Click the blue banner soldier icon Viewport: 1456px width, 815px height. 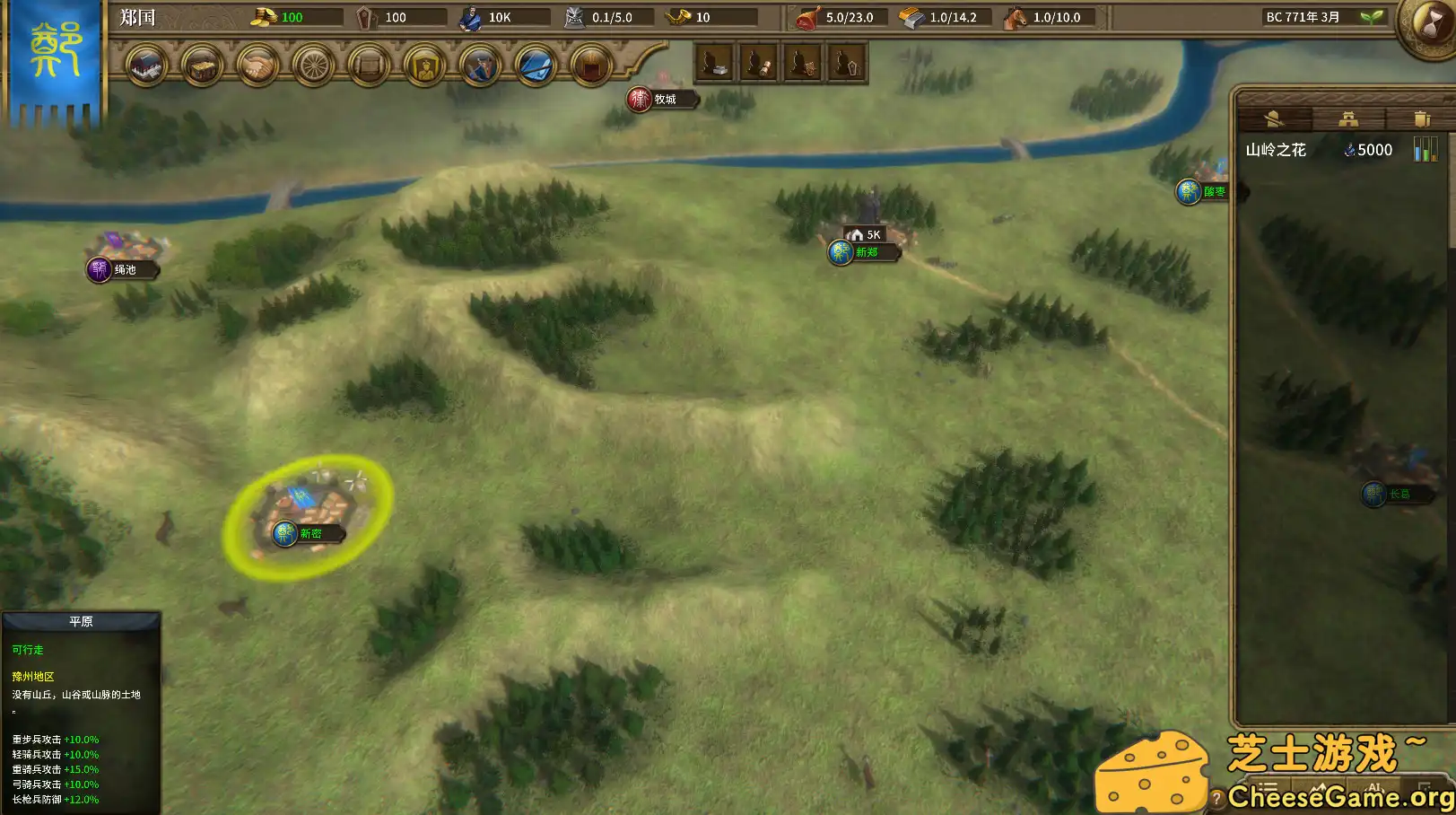(x=480, y=66)
